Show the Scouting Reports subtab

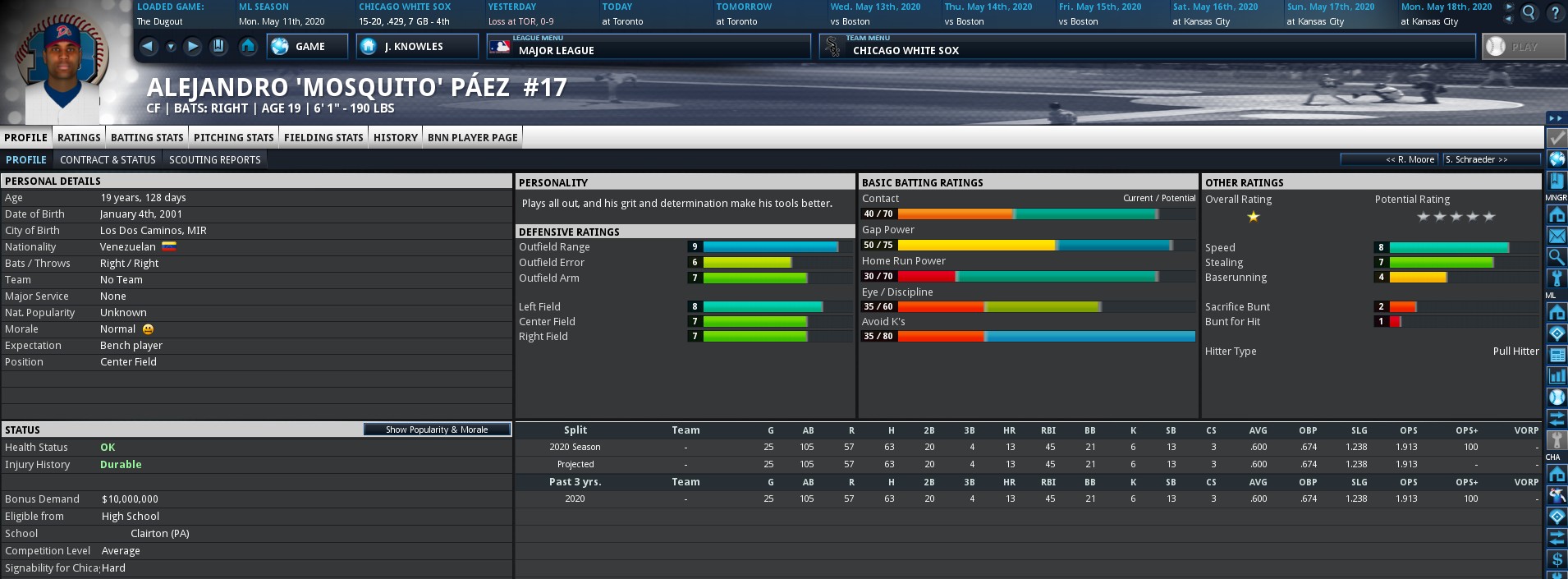point(214,160)
